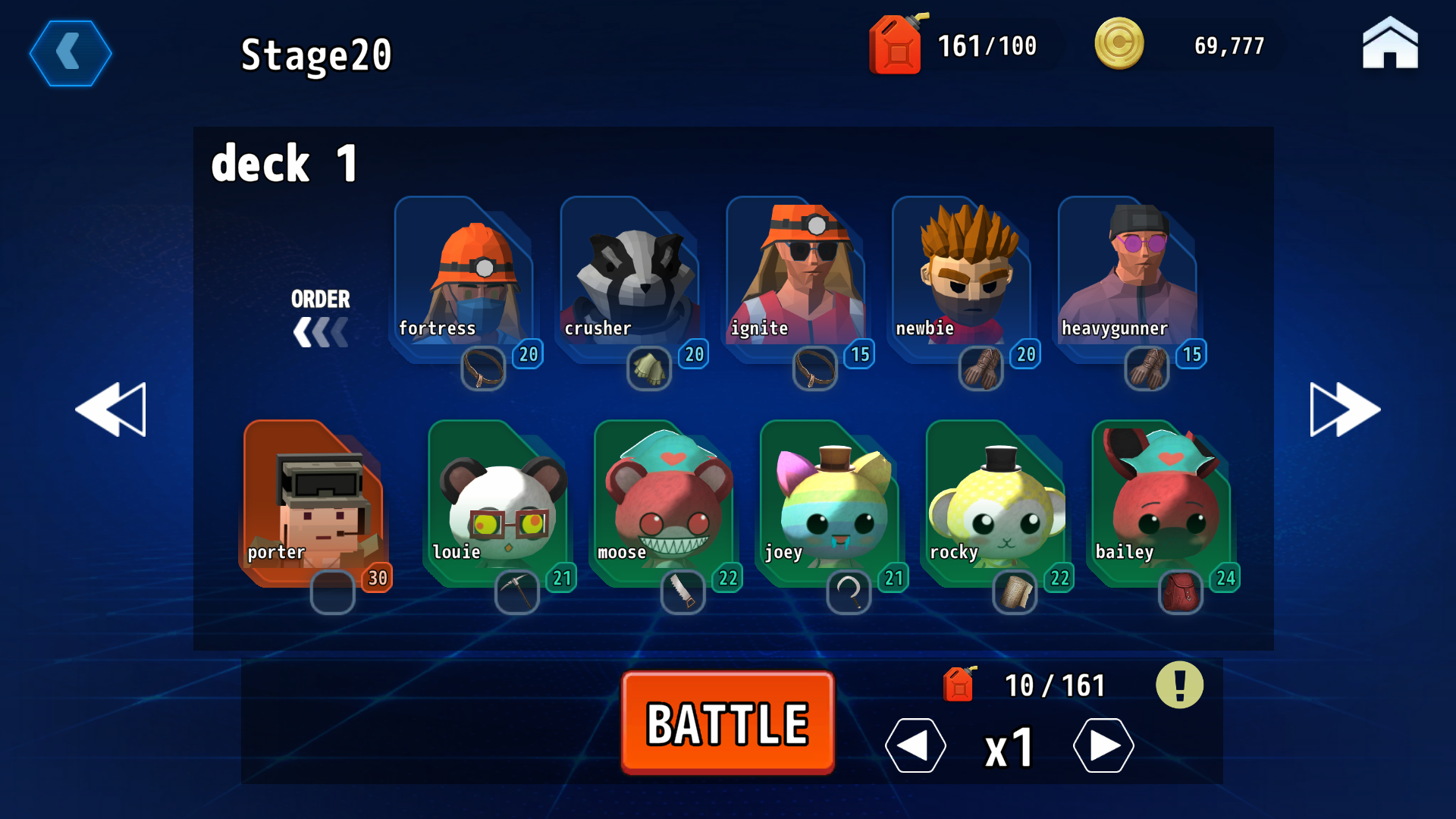Go to previous deck with left arrow
The image size is (1456, 819).
111,409
